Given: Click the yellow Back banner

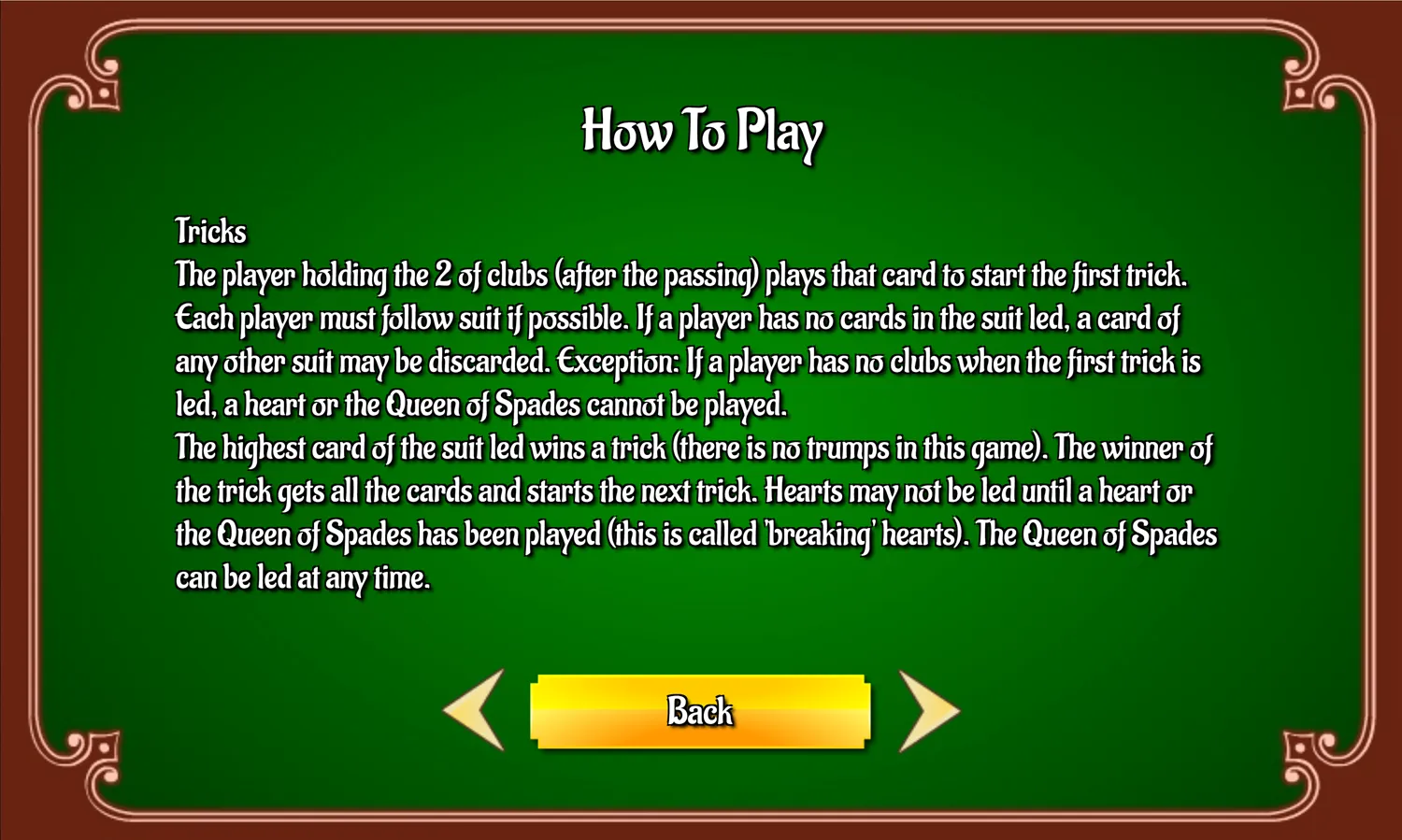Looking at the screenshot, I should [699, 712].
